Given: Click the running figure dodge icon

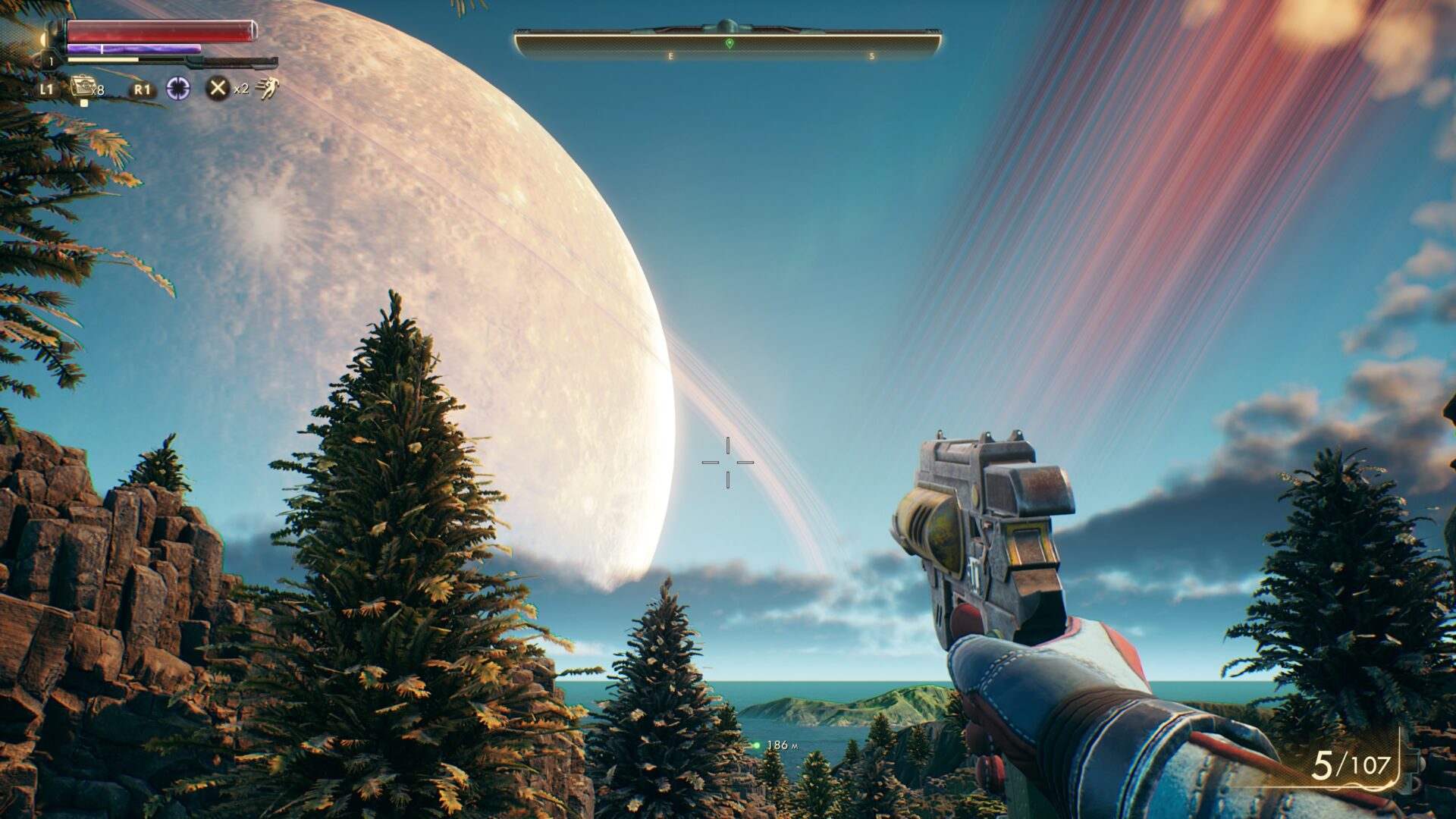Looking at the screenshot, I should pyautogui.click(x=267, y=88).
